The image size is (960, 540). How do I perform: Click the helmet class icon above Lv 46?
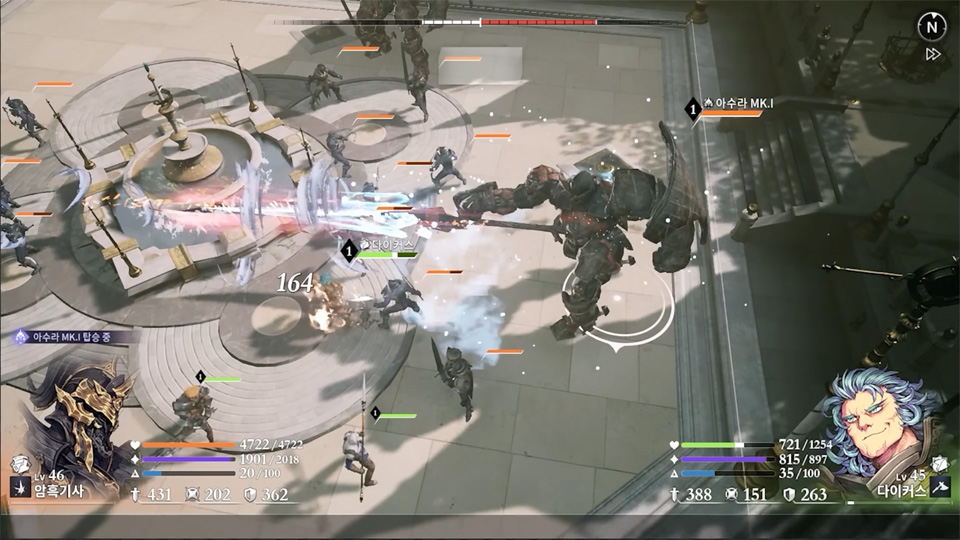tap(19, 464)
